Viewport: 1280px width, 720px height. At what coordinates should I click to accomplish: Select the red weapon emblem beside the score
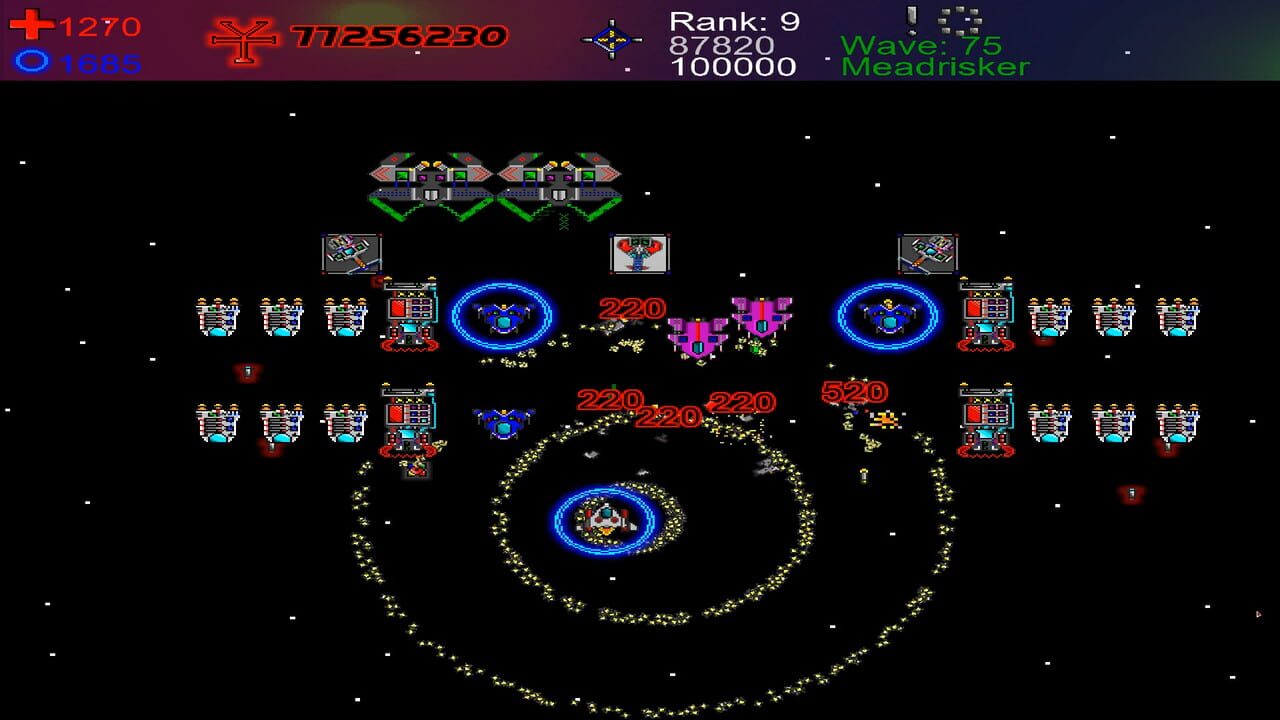click(x=243, y=40)
